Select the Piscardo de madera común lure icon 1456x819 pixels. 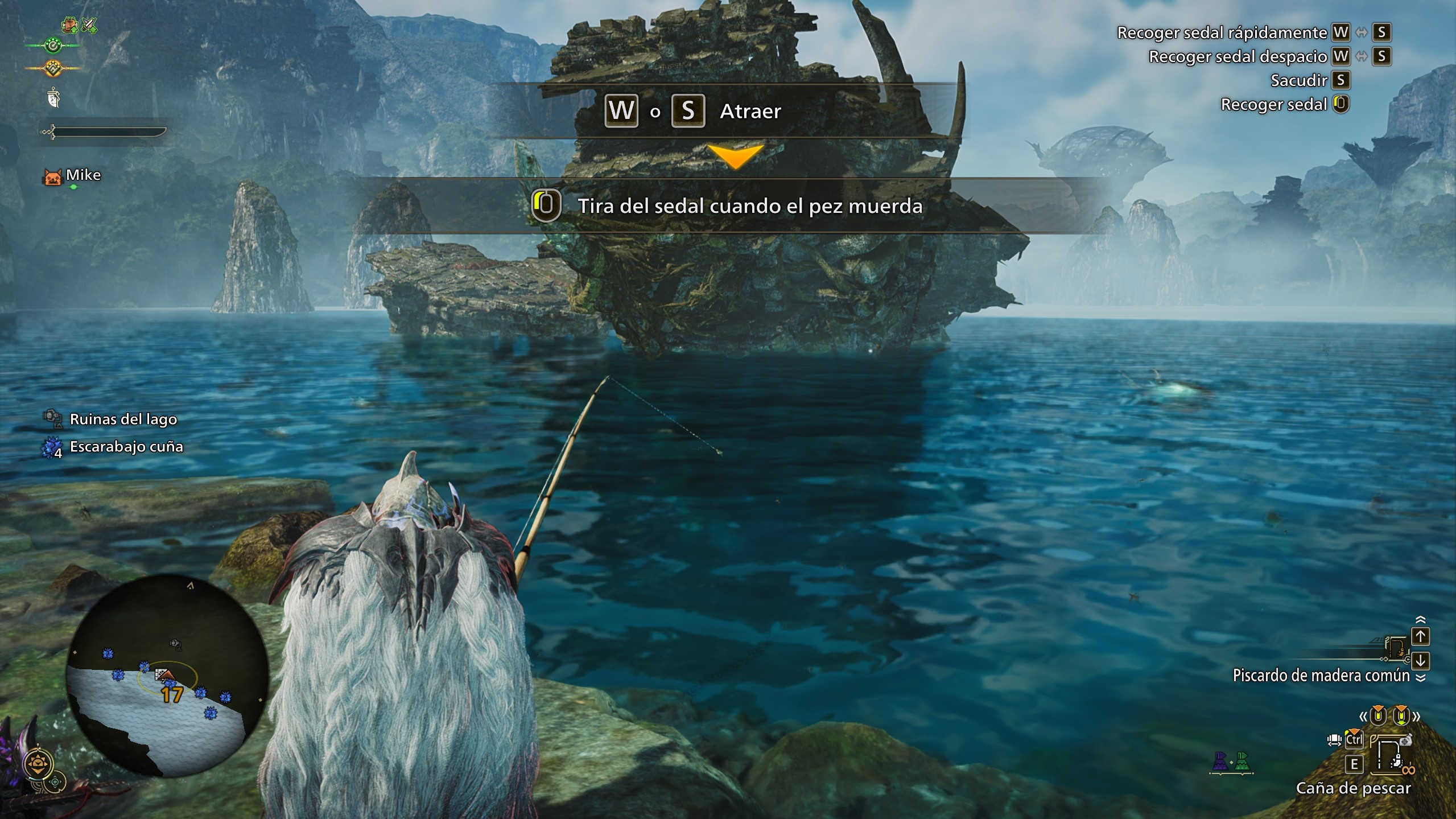[1395, 648]
